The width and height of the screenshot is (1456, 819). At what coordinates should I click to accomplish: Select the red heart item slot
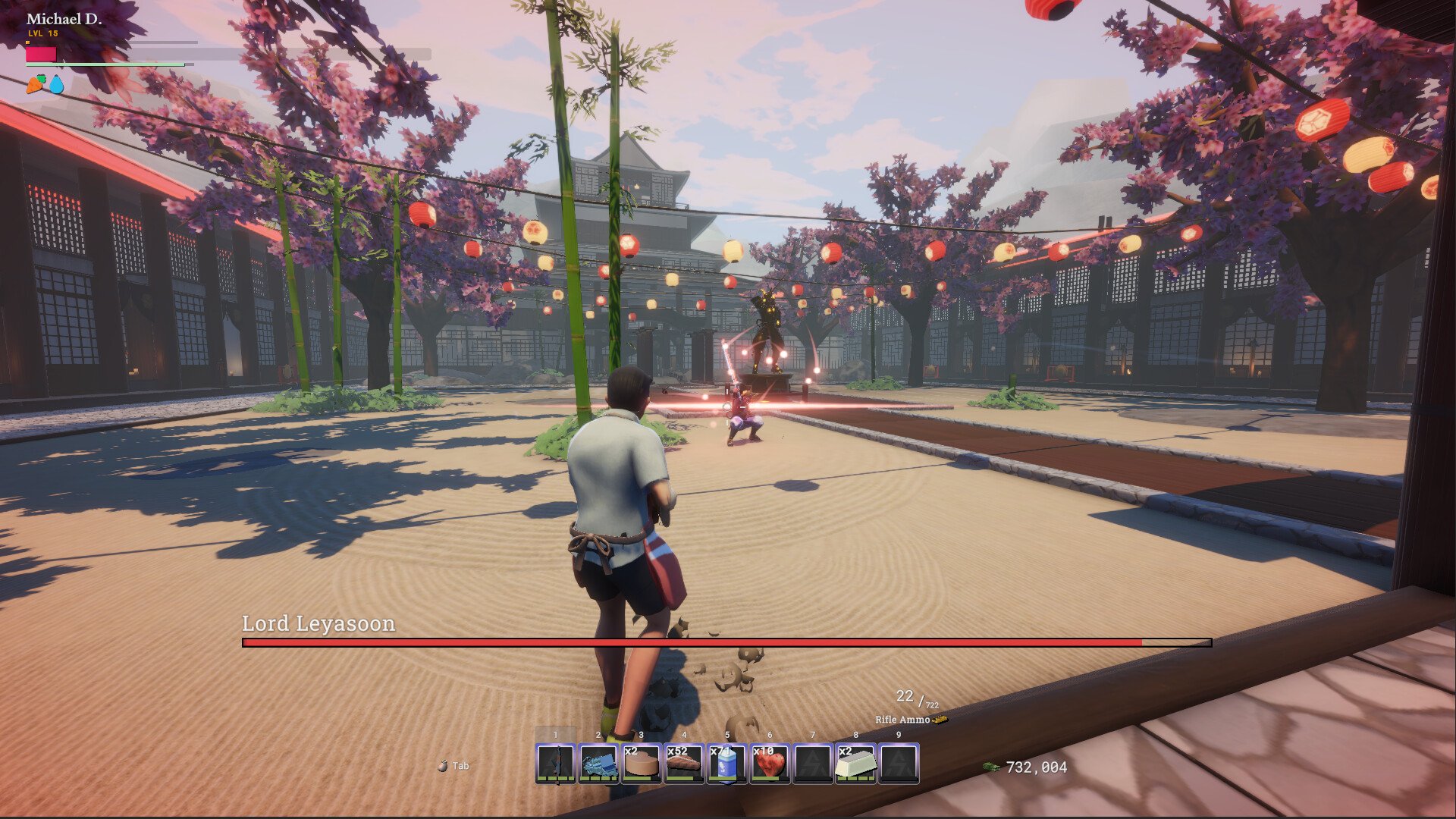(770, 763)
